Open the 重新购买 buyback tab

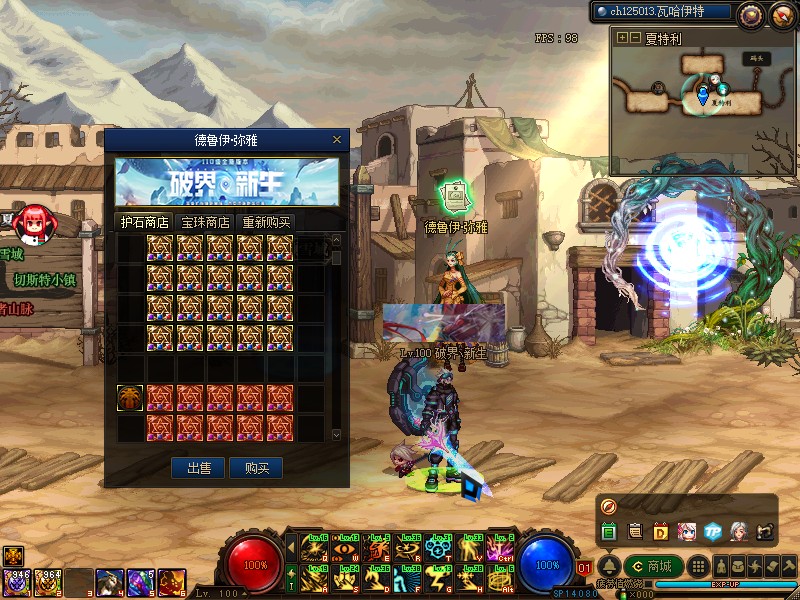tap(267, 222)
